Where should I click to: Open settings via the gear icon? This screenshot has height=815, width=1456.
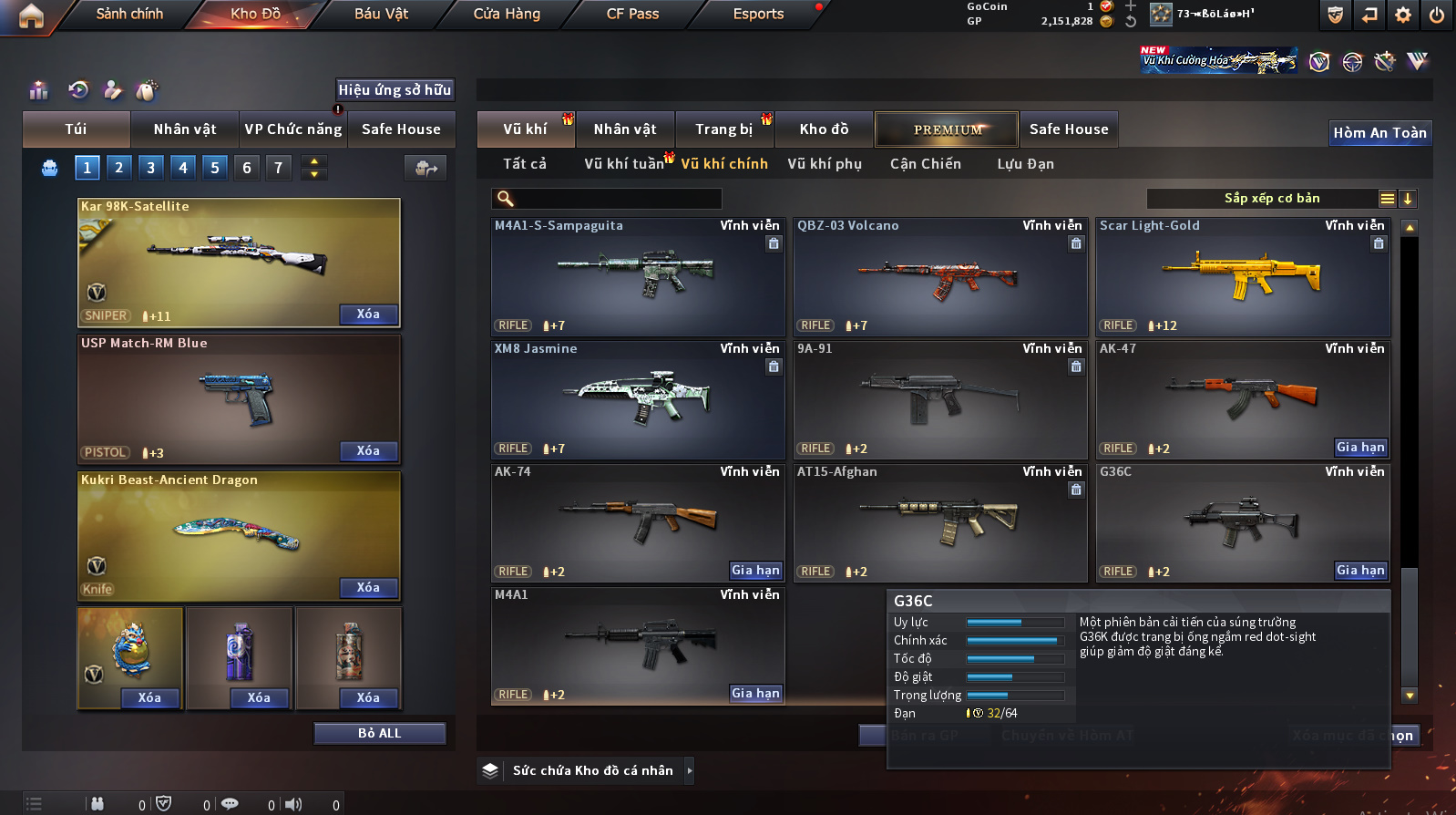pyautogui.click(x=1403, y=15)
